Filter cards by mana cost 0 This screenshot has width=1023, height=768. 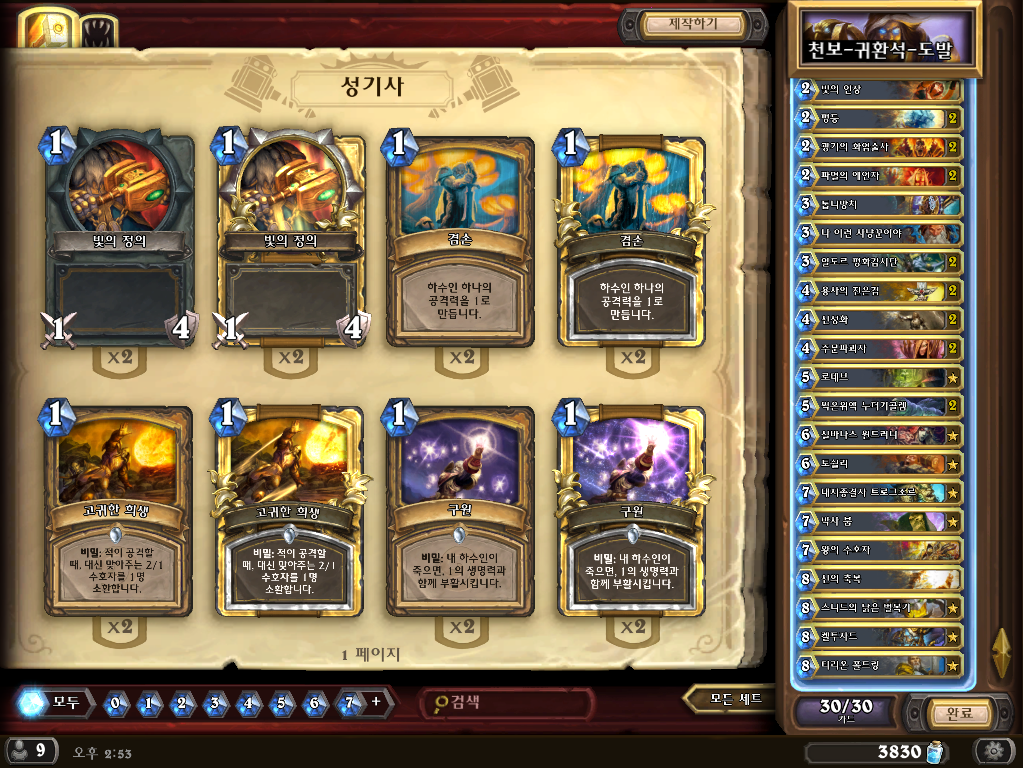coord(116,703)
